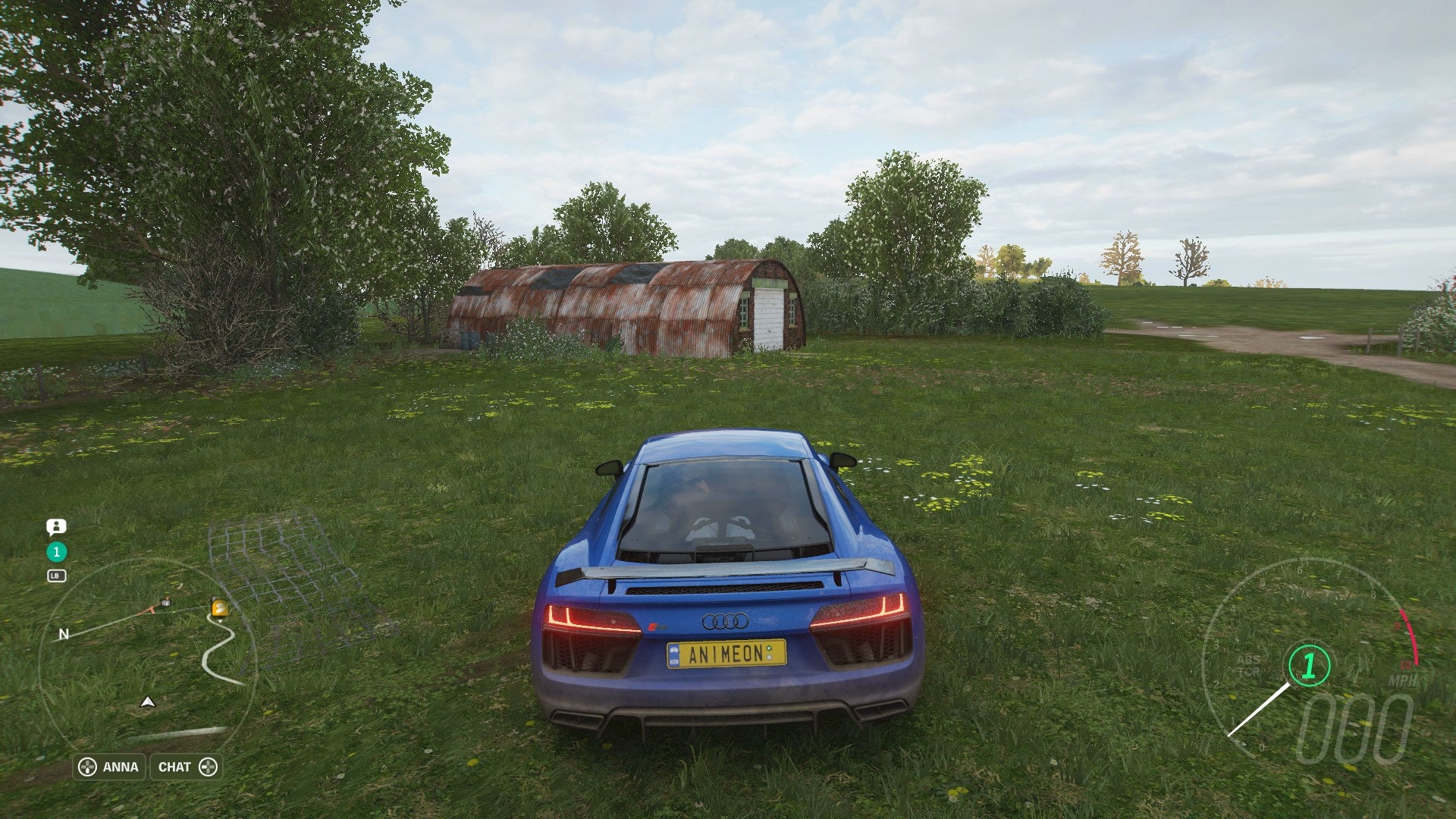Image resolution: width=1456 pixels, height=819 pixels.
Task: Select the green convoy counter badge
Action: pos(56,552)
